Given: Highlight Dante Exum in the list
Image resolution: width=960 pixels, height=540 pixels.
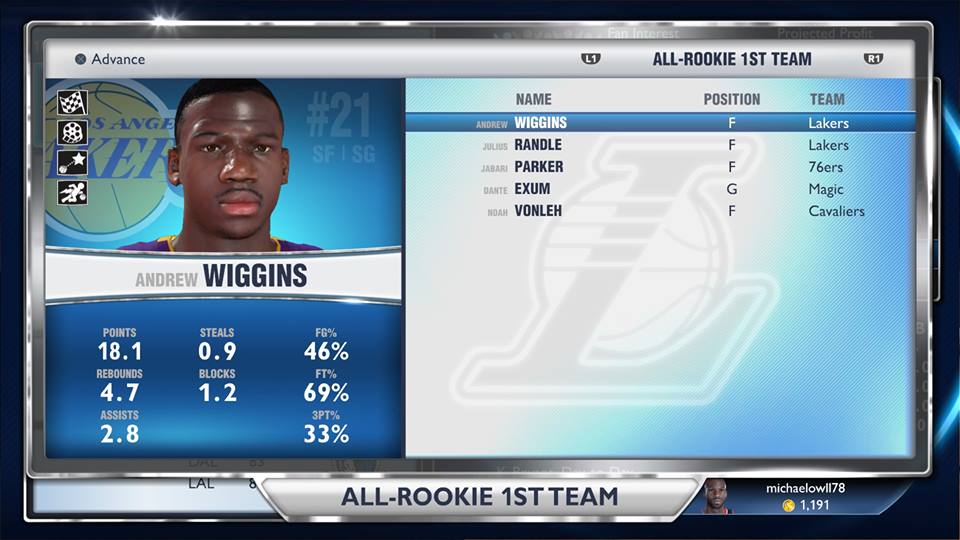Looking at the screenshot, I should pyautogui.click(x=659, y=189).
